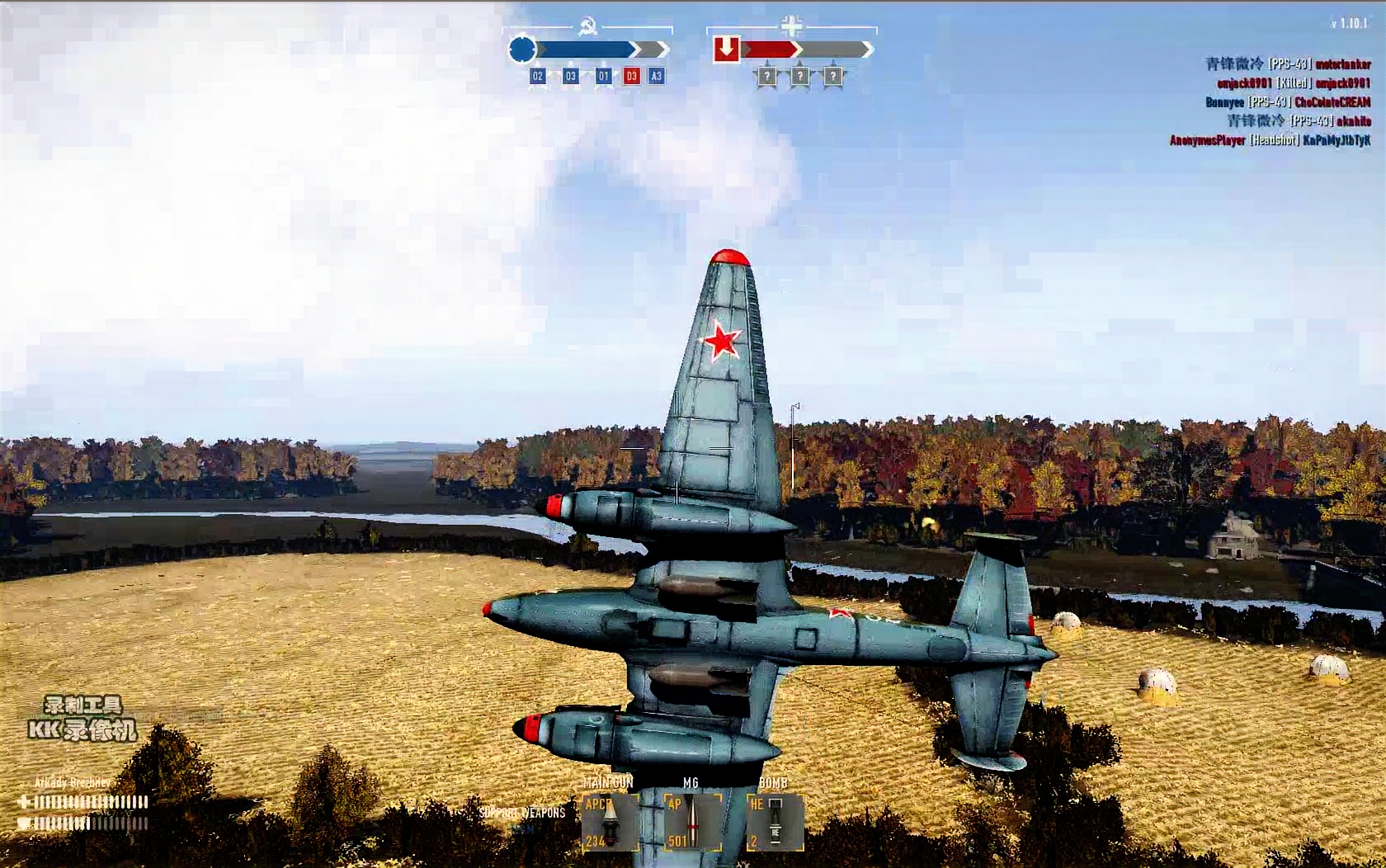This screenshot has height=868, width=1386.
Task: Click the German cross team emblem
Action: (x=791, y=26)
